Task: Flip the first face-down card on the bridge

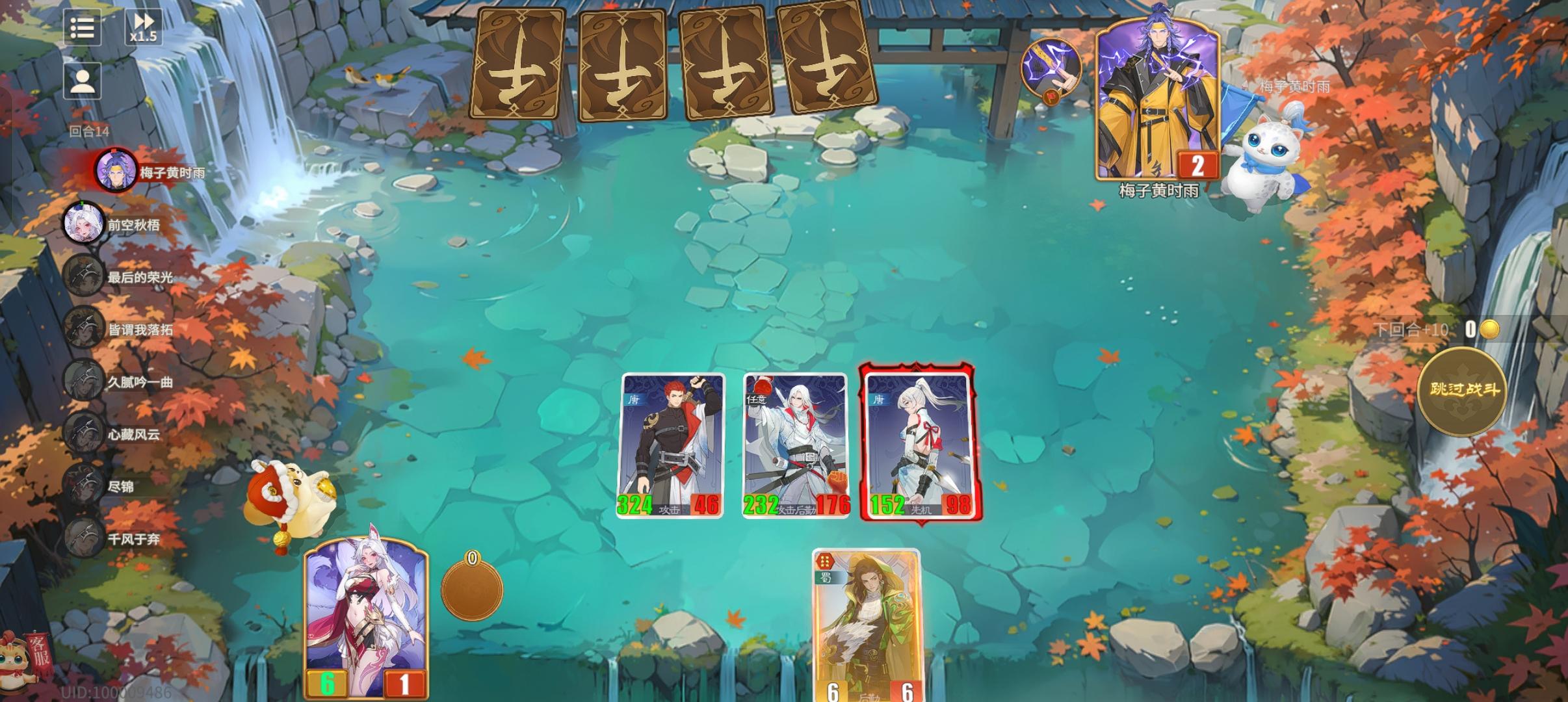Action: 521,62
